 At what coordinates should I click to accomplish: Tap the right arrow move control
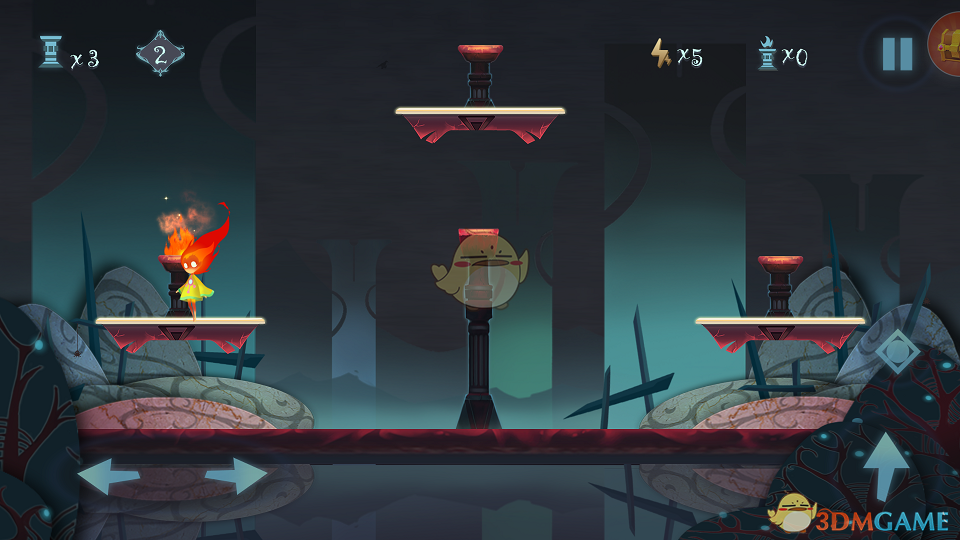[x=236, y=476]
